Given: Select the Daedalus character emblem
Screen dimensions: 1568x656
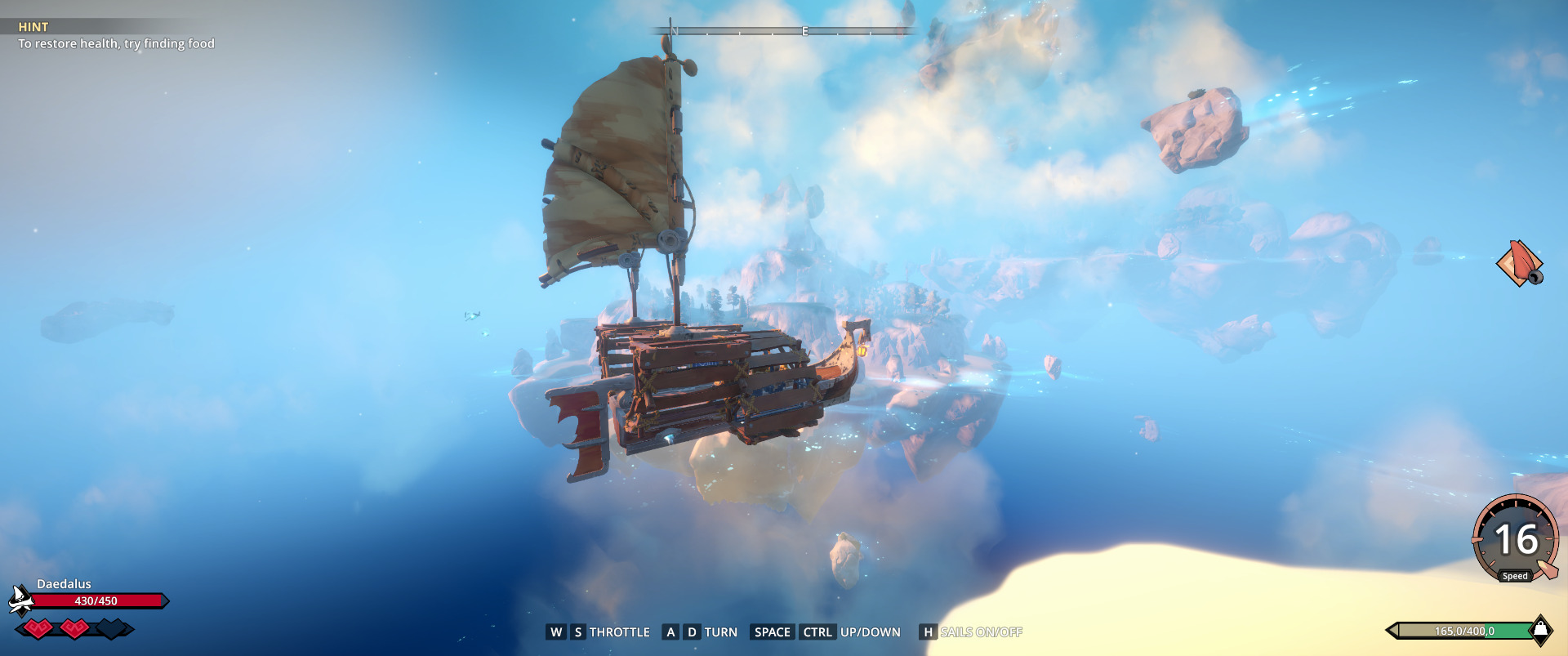Looking at the screenshot, I should [20, 600].
